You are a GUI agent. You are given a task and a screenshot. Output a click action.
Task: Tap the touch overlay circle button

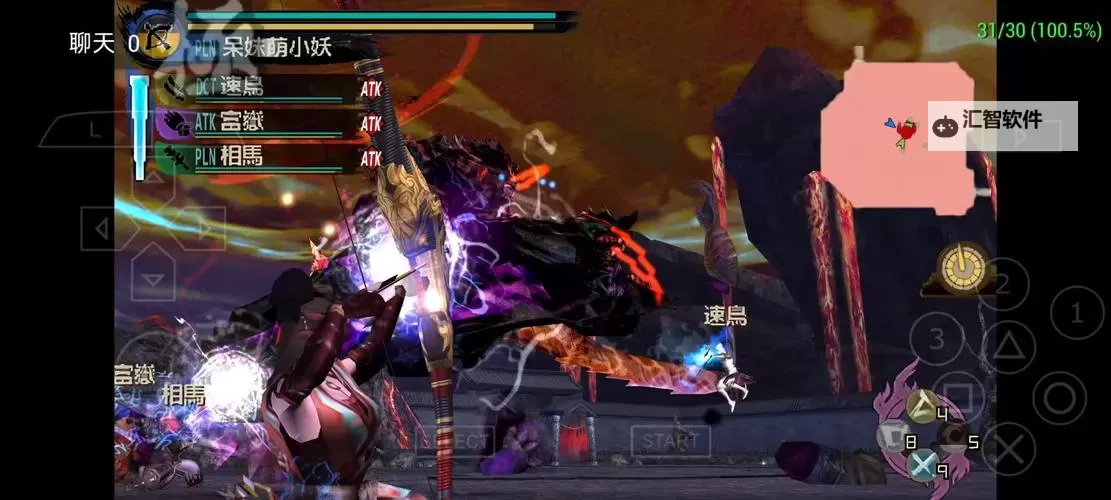1059,398
